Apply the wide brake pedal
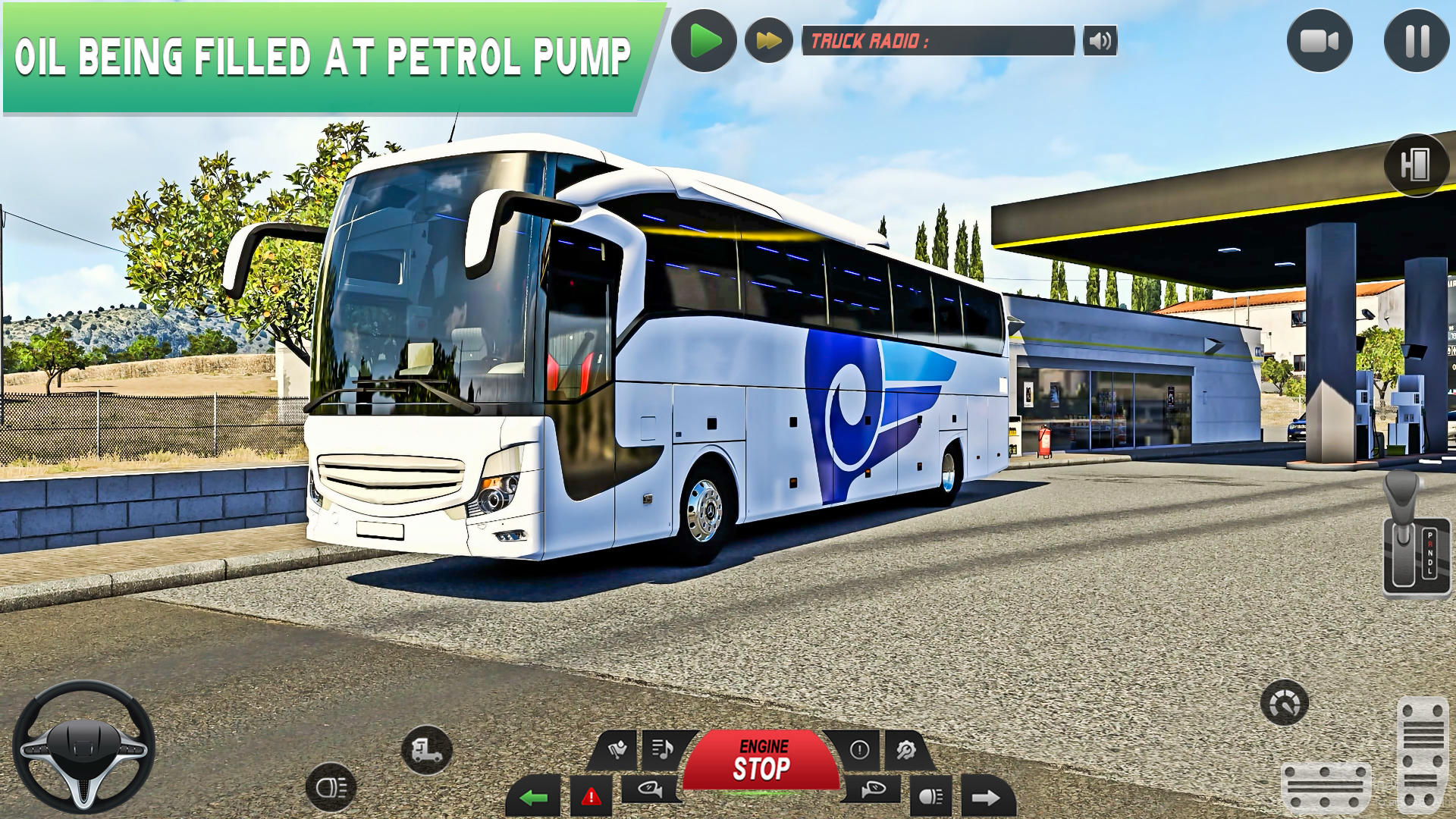This screenshot has width=1456, height=819. point(1326,789)
